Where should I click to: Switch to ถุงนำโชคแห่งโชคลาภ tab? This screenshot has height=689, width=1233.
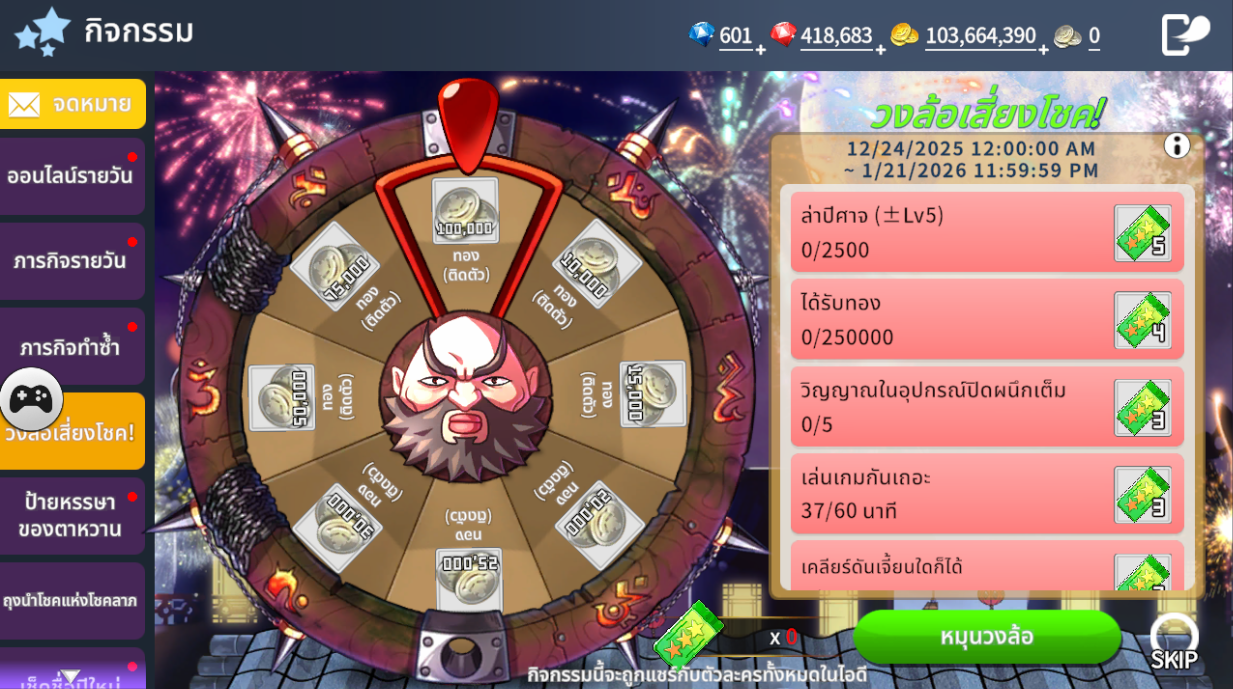[72, 601]
